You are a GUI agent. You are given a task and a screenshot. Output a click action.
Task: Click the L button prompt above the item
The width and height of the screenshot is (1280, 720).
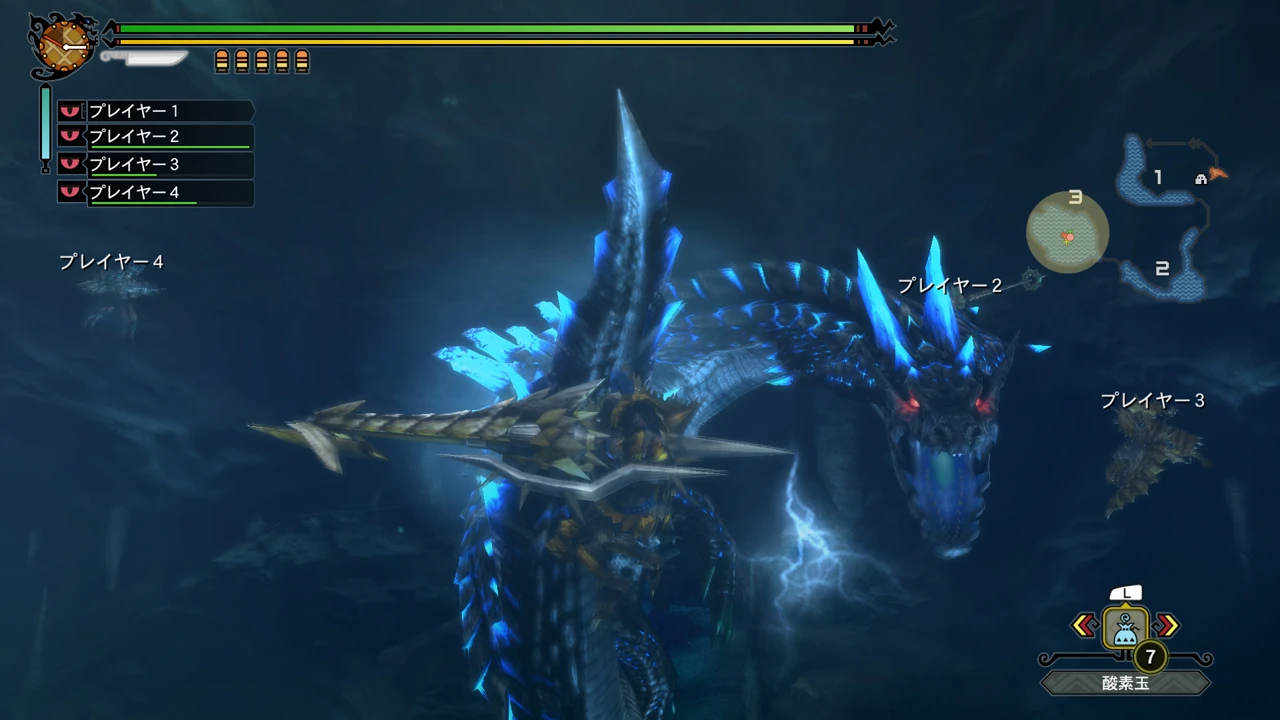[1126, 593]
